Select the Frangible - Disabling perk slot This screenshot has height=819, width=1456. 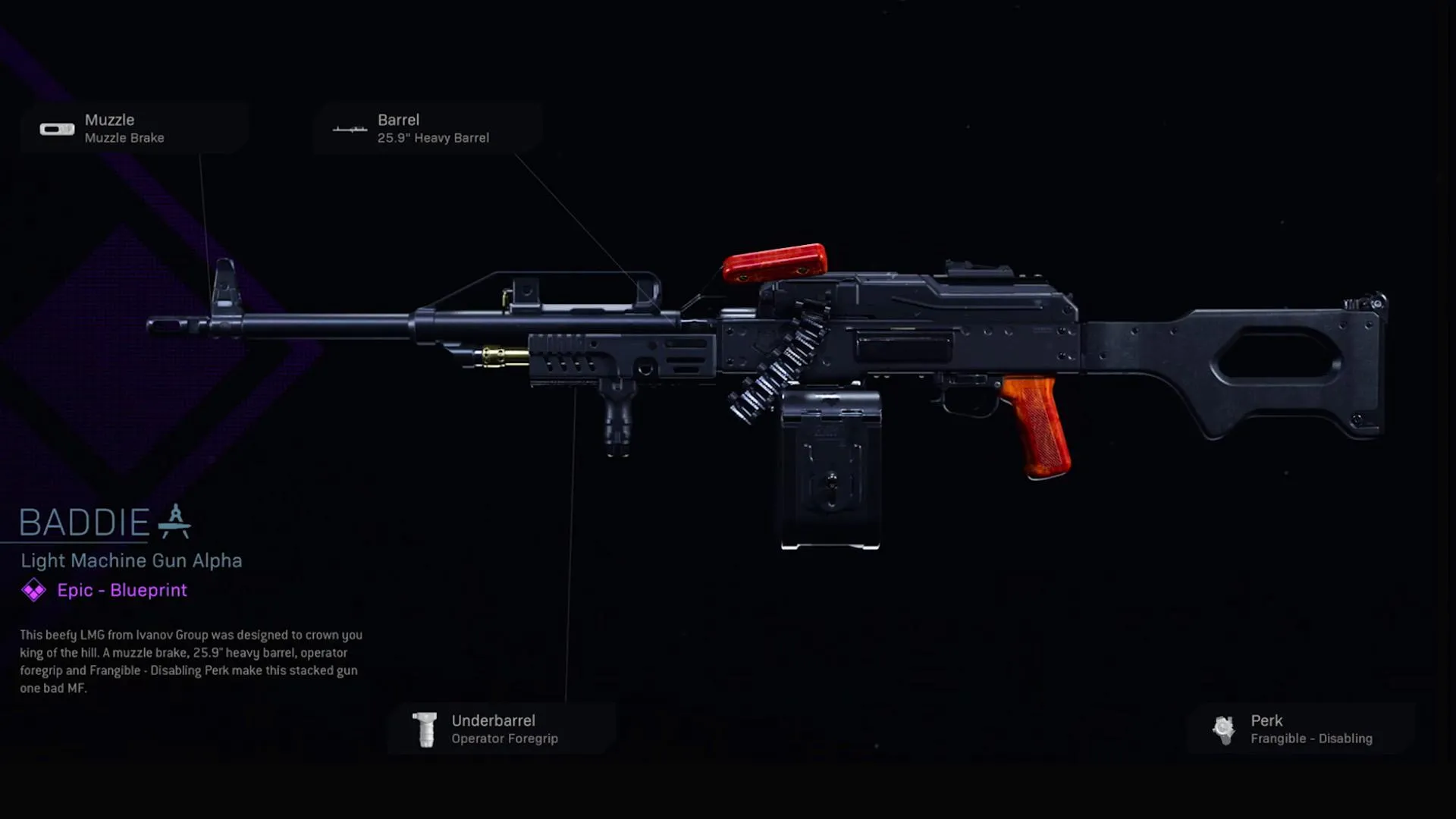[1301, 730]
